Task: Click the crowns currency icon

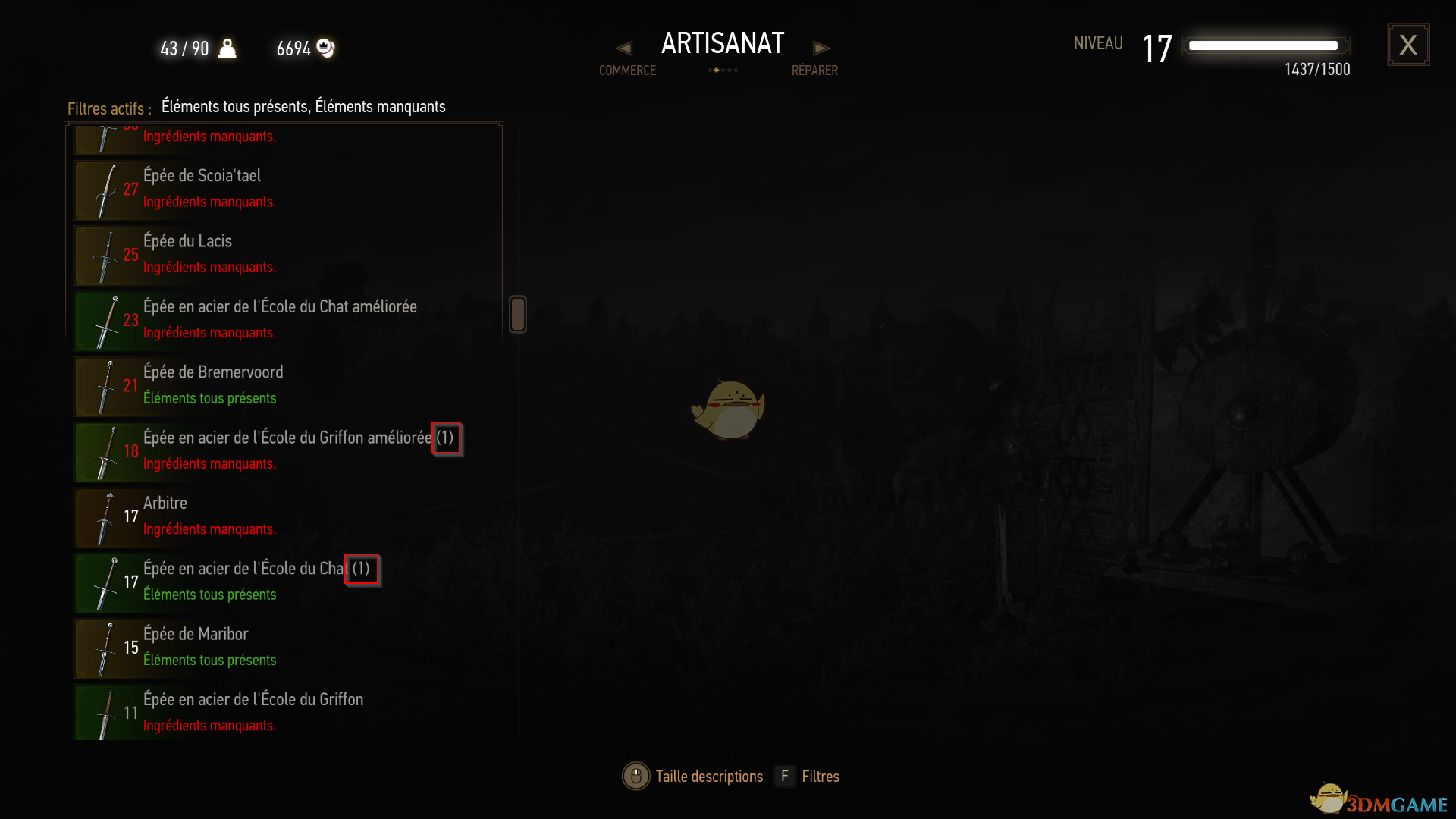Action: (x=326, y=48)
